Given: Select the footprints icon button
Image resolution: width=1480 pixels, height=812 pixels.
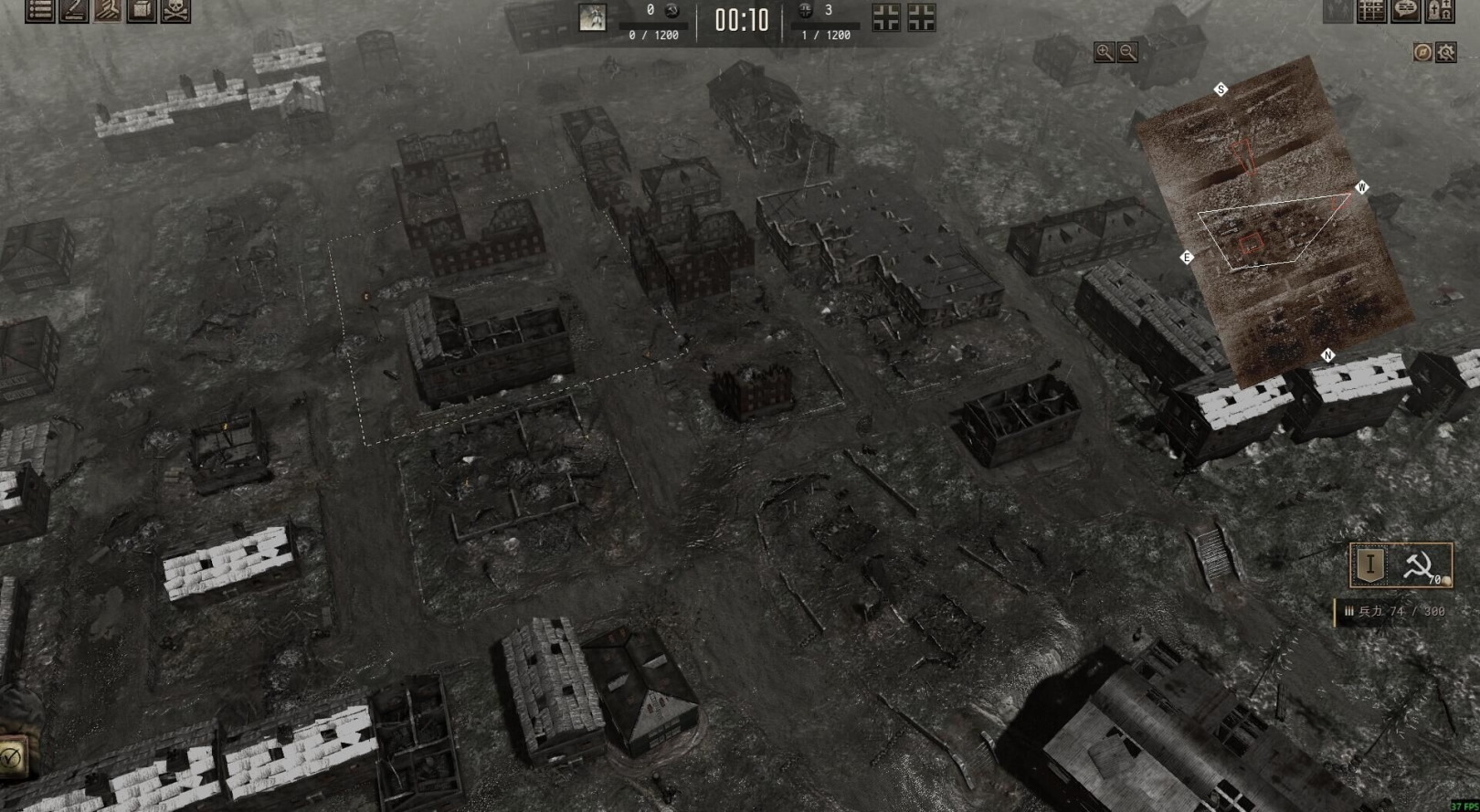Looking at the screenshot, I should coord(108,10).
